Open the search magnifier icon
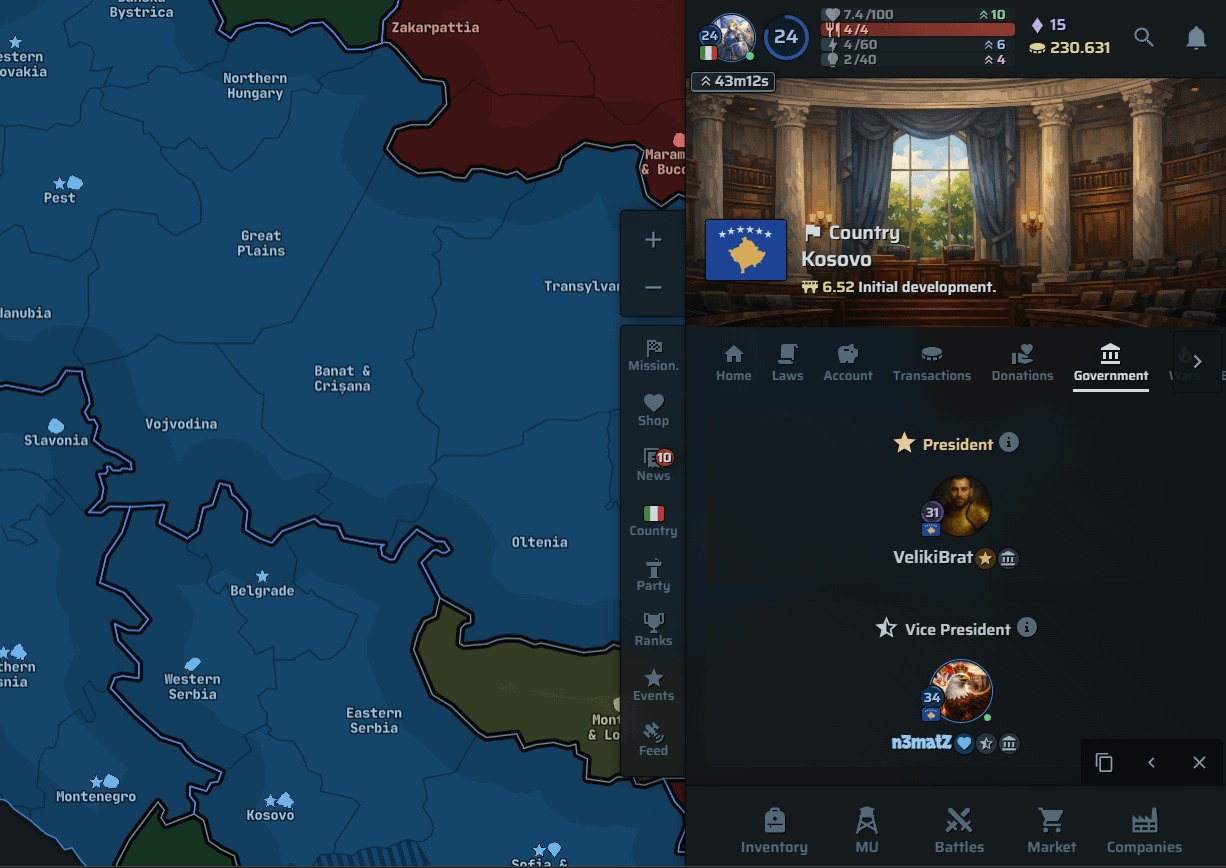 [1144, 38]
